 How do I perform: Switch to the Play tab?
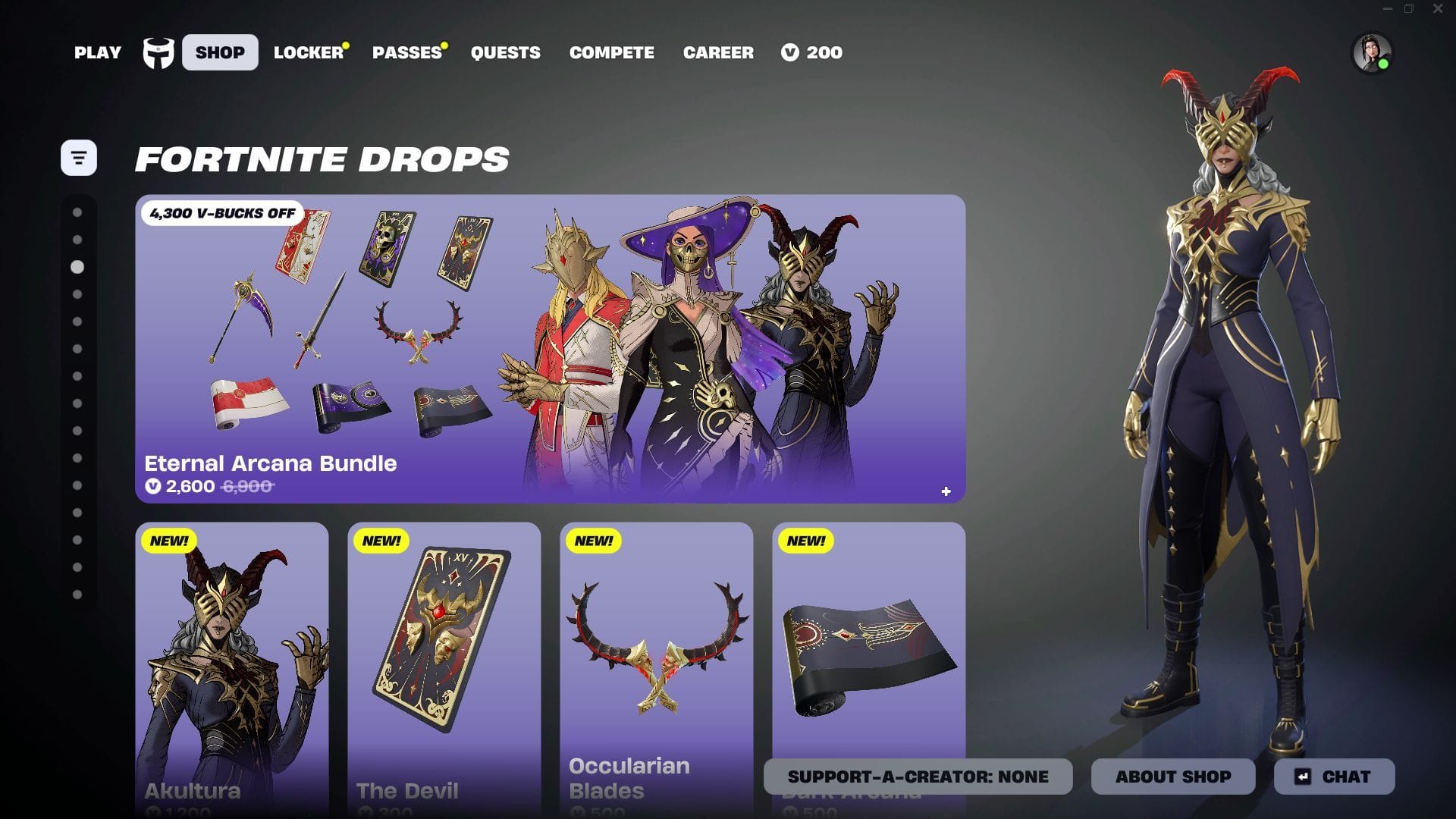98,52
